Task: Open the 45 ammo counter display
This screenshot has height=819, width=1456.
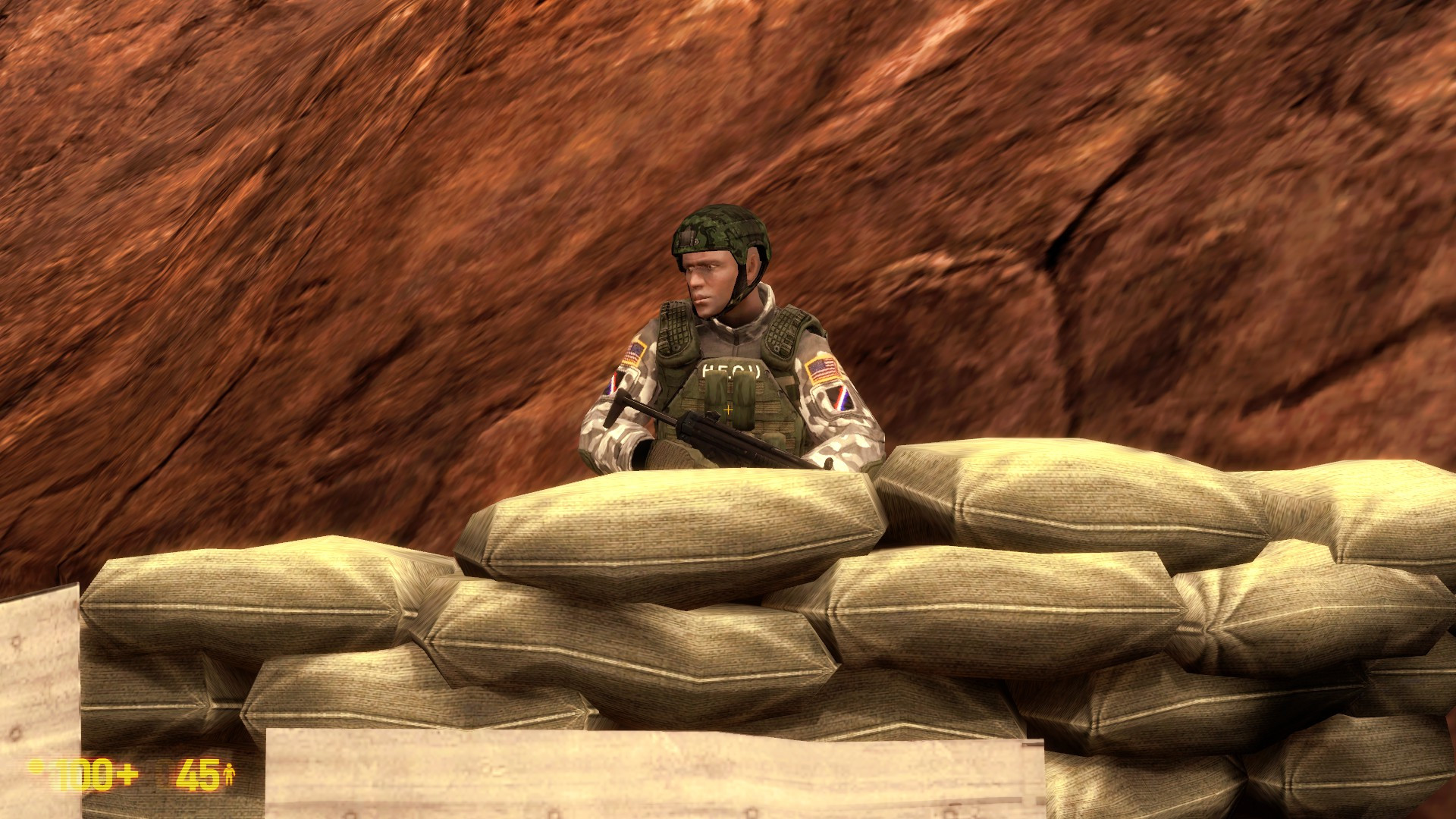Action: coord(199,775)
